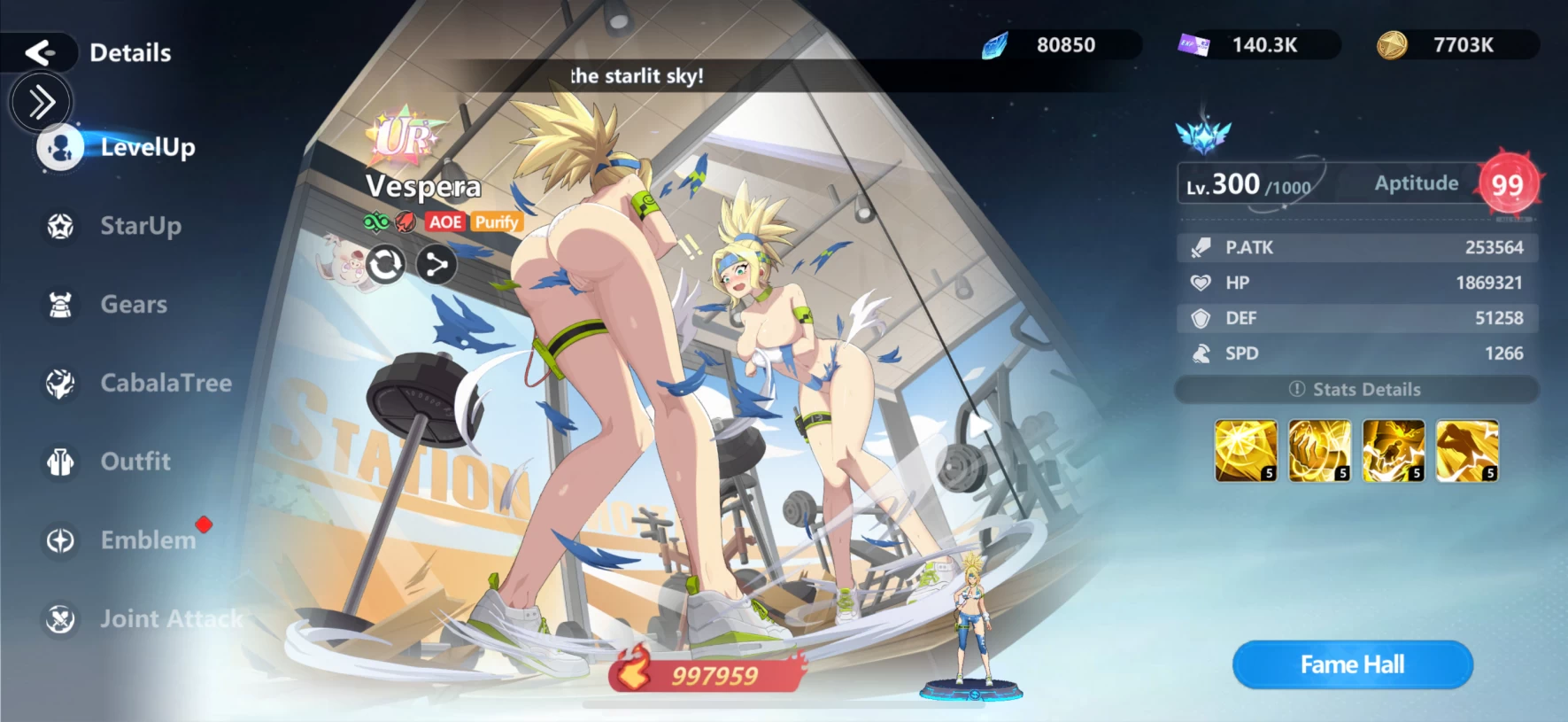Select the third golden skill icon

[1394, 451]
